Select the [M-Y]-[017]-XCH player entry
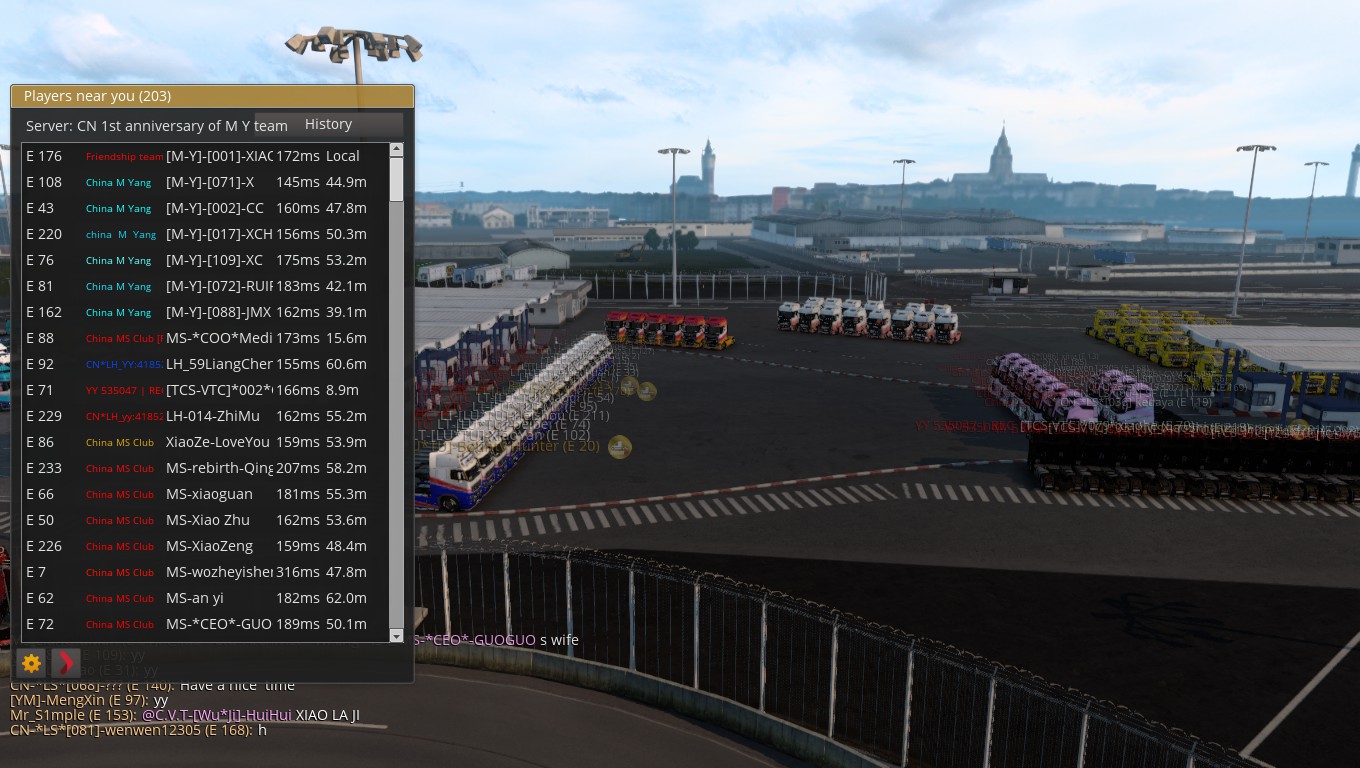The height and width of the screenshot is (768, 1360). click(218, 234)
